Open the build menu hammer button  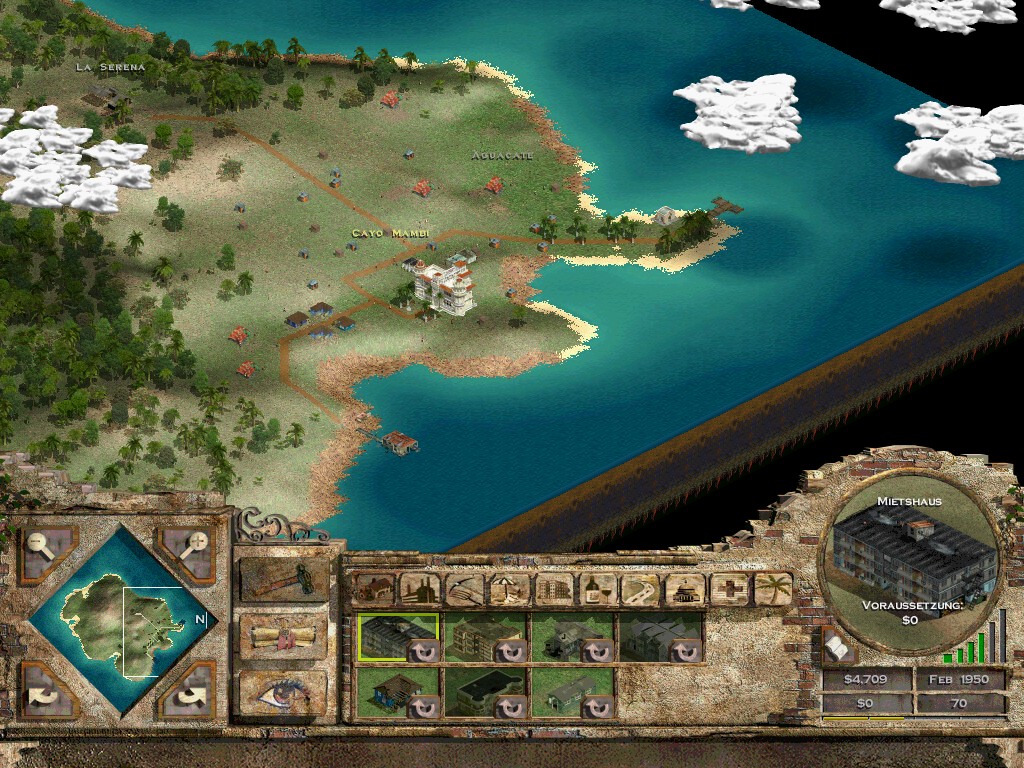click(284, 581)
